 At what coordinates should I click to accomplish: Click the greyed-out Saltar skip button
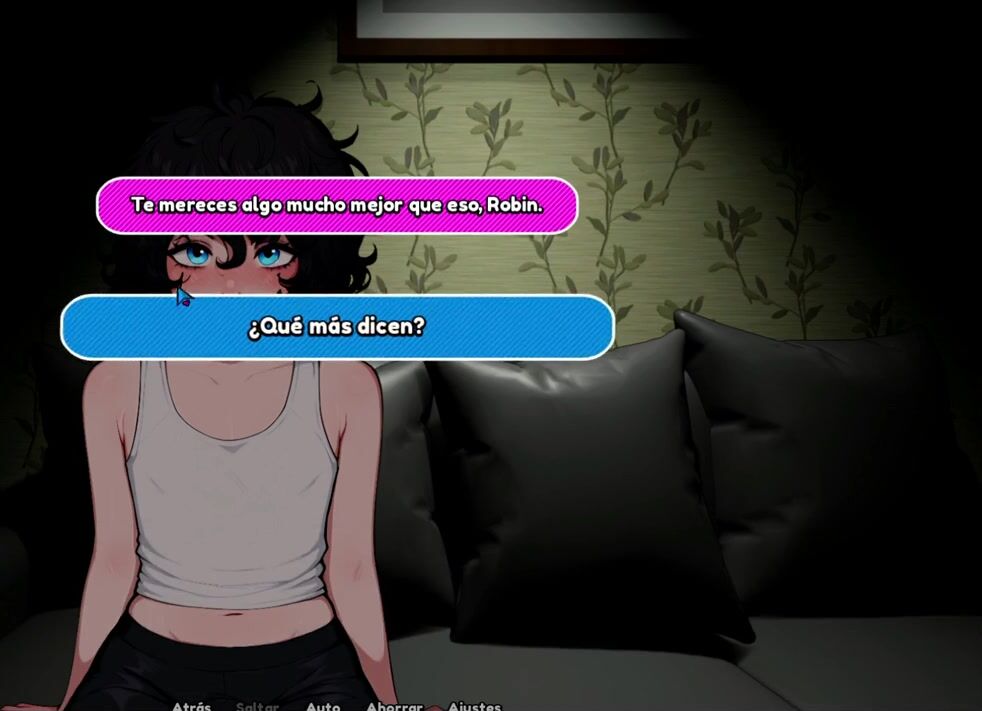tap(257, 705)
